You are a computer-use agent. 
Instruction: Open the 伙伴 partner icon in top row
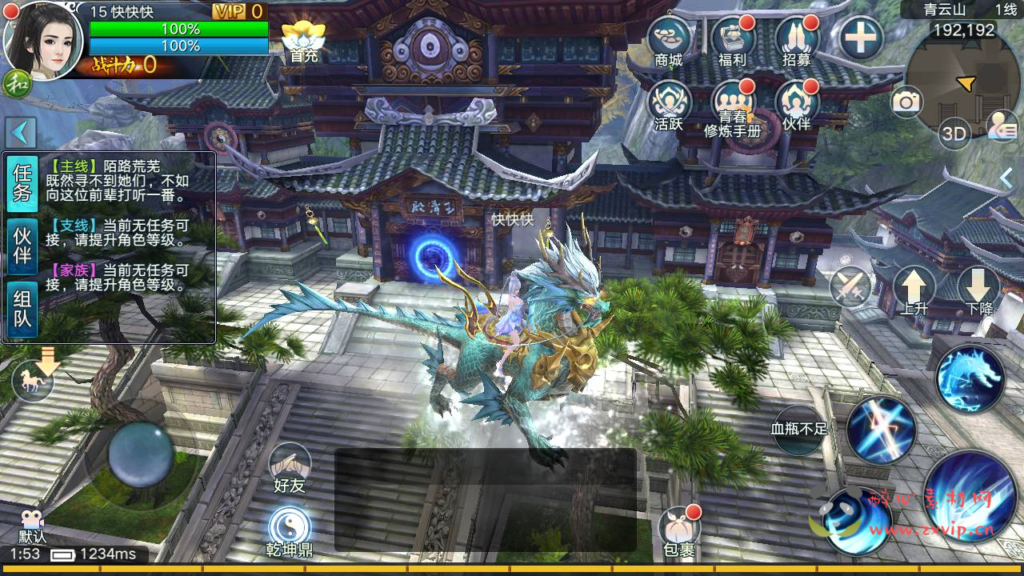point(797,105)
